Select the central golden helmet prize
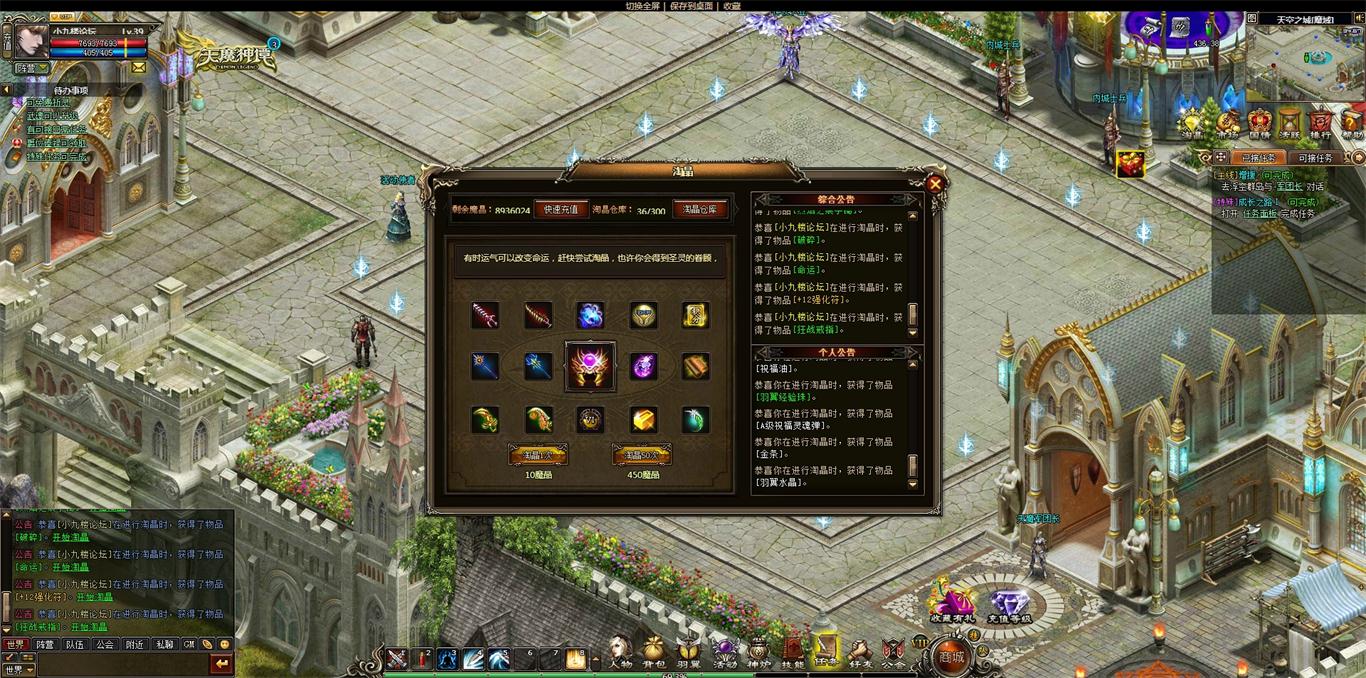The image size is (1366, 678). point(591,367)
